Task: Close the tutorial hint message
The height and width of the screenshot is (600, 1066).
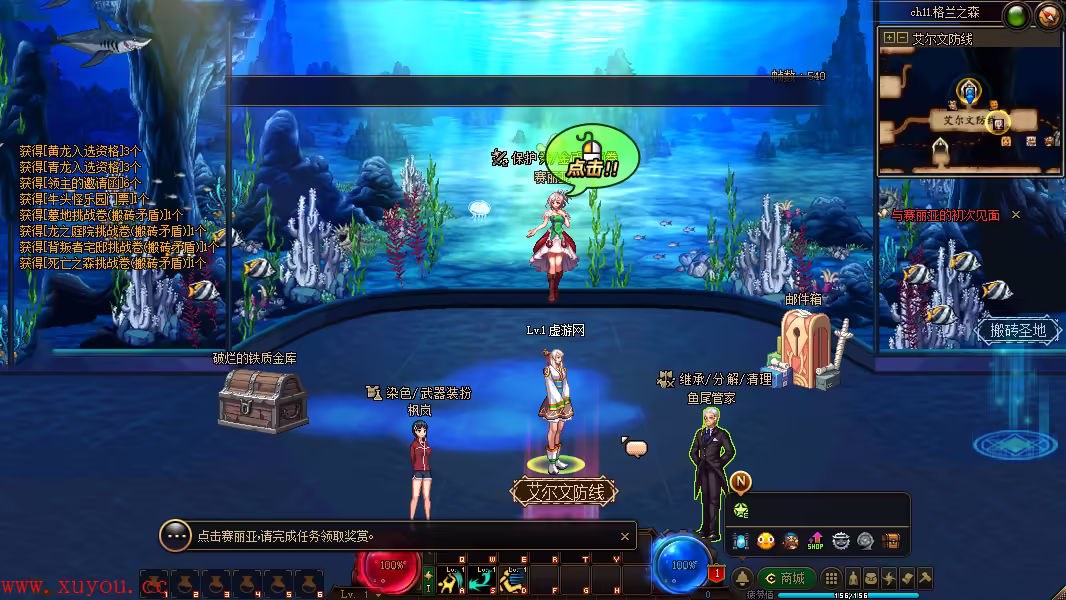Action: (x=625, y=537)
